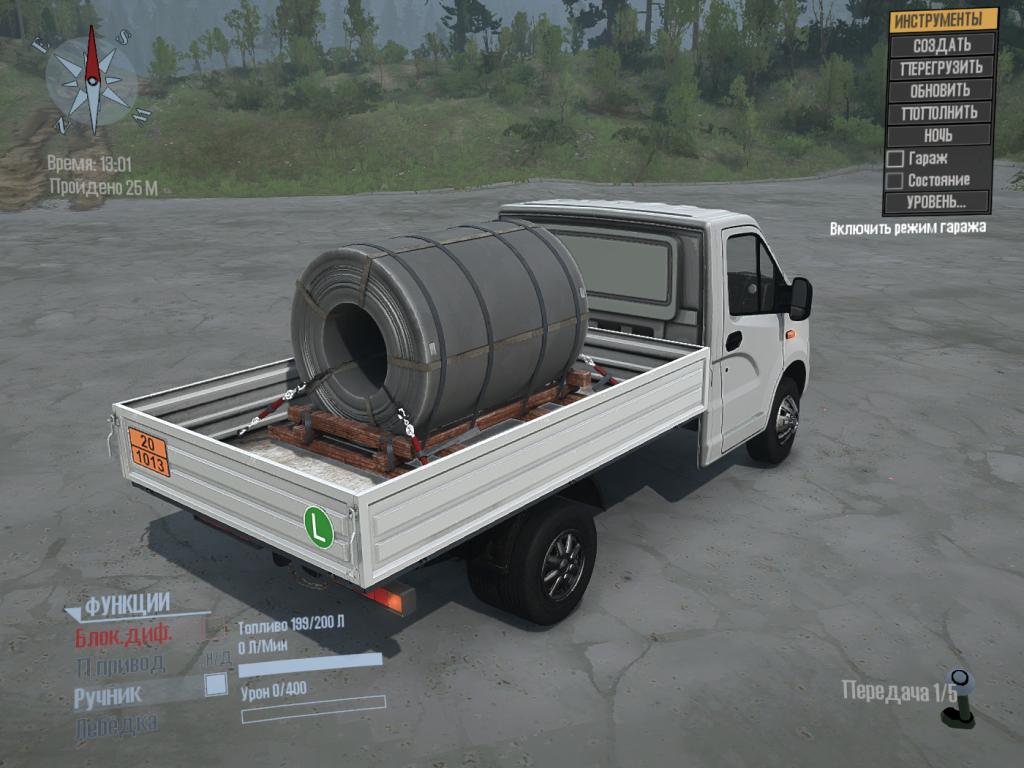This screenshot has height=768, width=1024.
Task: Refill with the ПОПОЛНИТЬ button
Action: point(939,112)
